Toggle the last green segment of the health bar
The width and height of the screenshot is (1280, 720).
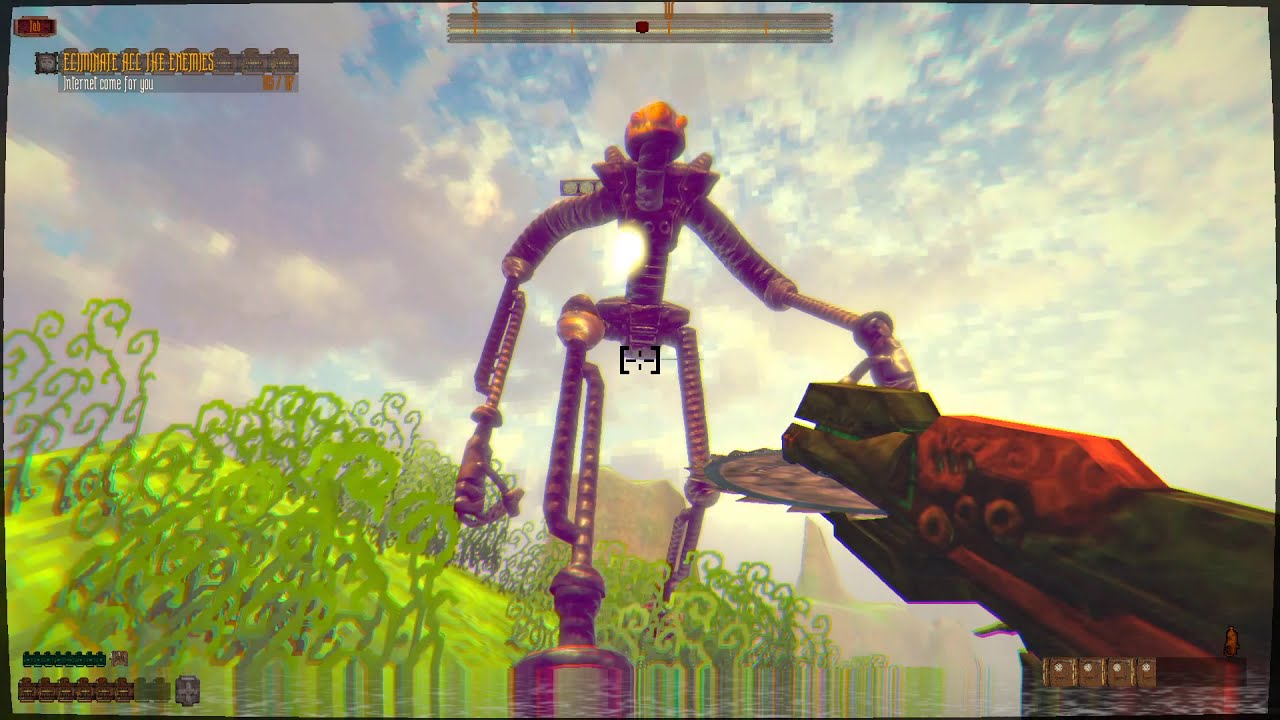100,659
